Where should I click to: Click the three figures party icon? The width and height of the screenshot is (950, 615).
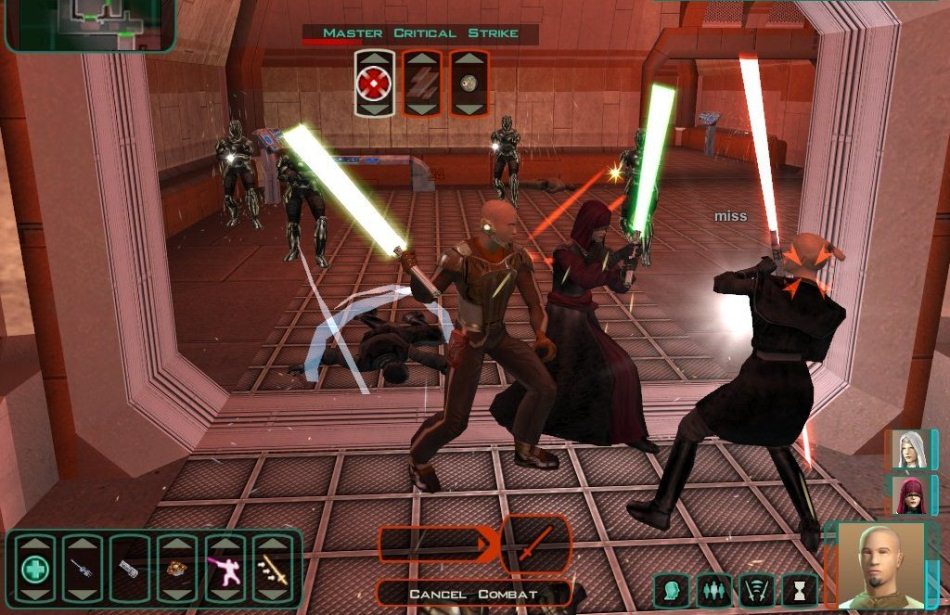tap(713, 589)
